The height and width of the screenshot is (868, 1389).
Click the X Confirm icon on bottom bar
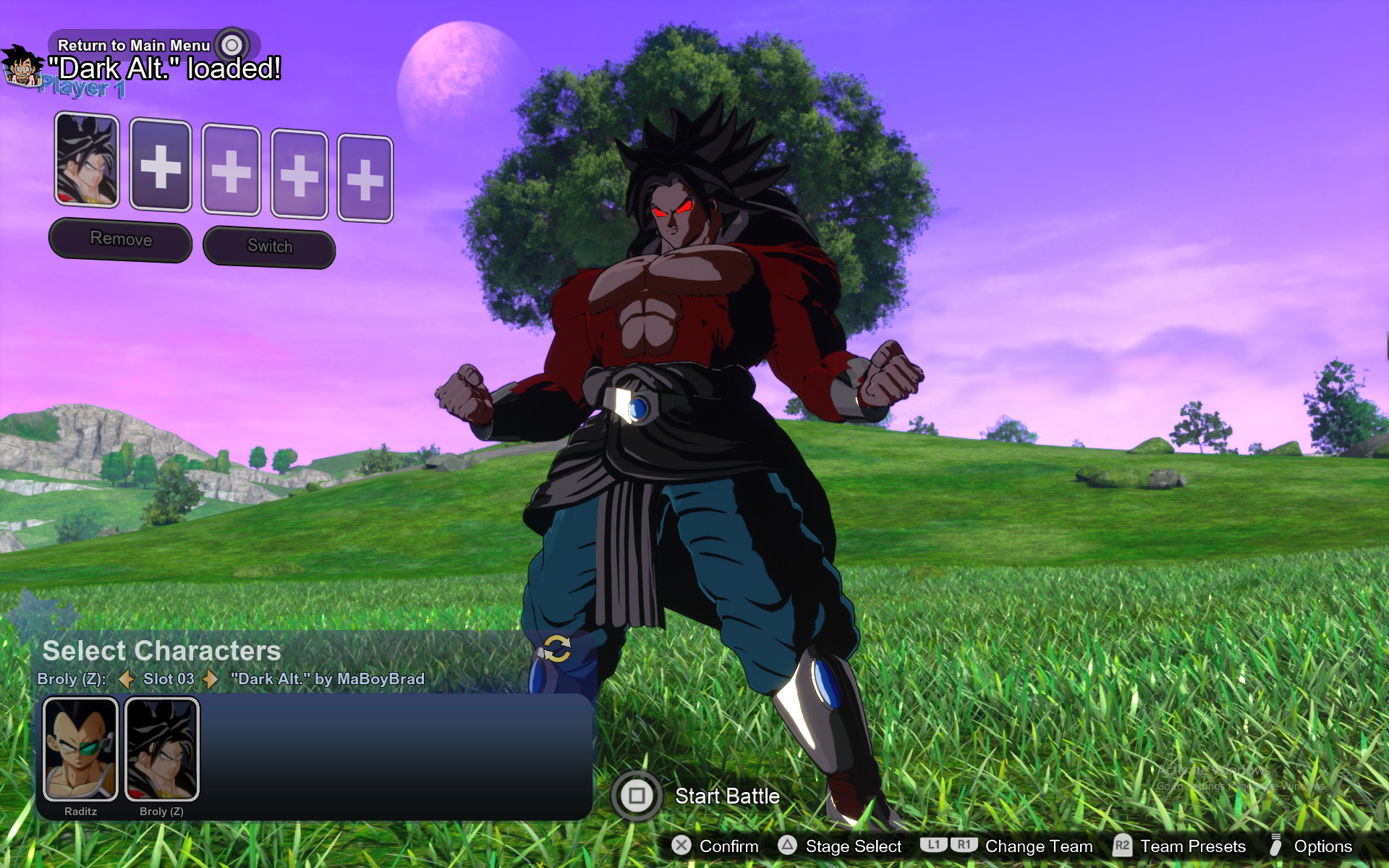(681, 846)
